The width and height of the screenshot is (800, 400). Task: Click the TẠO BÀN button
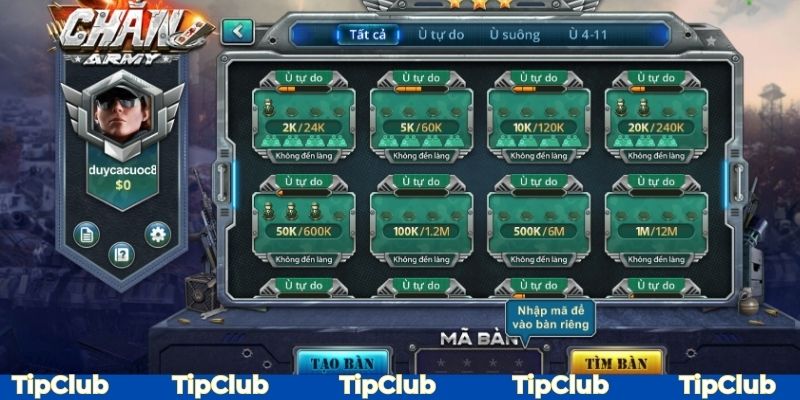[x=340, y=362]
